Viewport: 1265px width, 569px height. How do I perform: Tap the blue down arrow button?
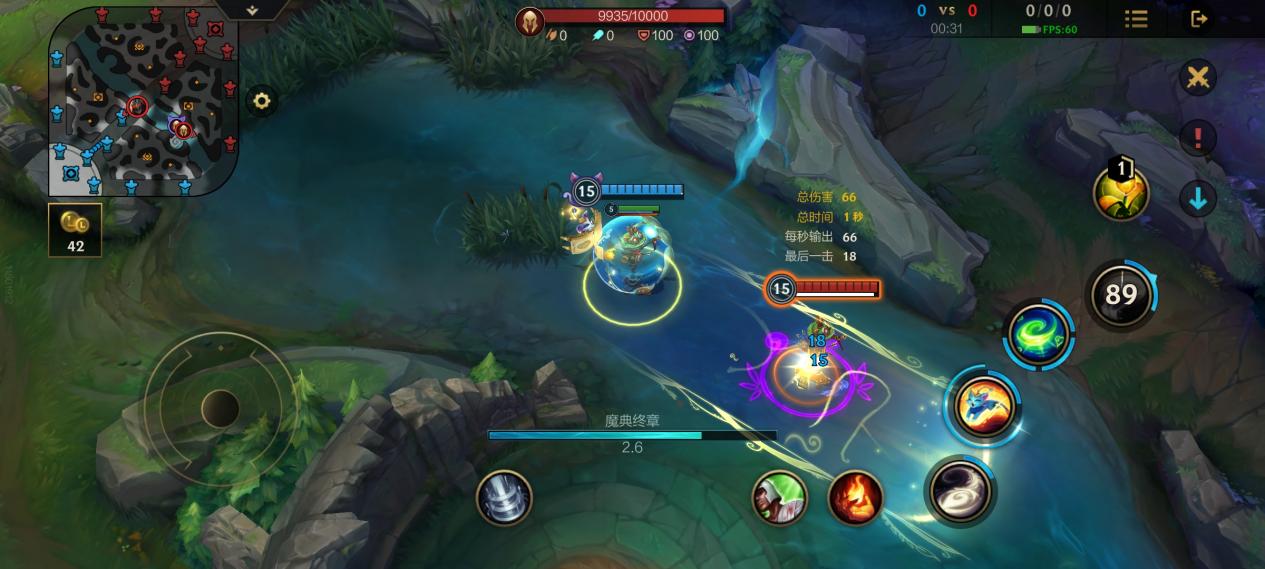[x=1197, y=198]
